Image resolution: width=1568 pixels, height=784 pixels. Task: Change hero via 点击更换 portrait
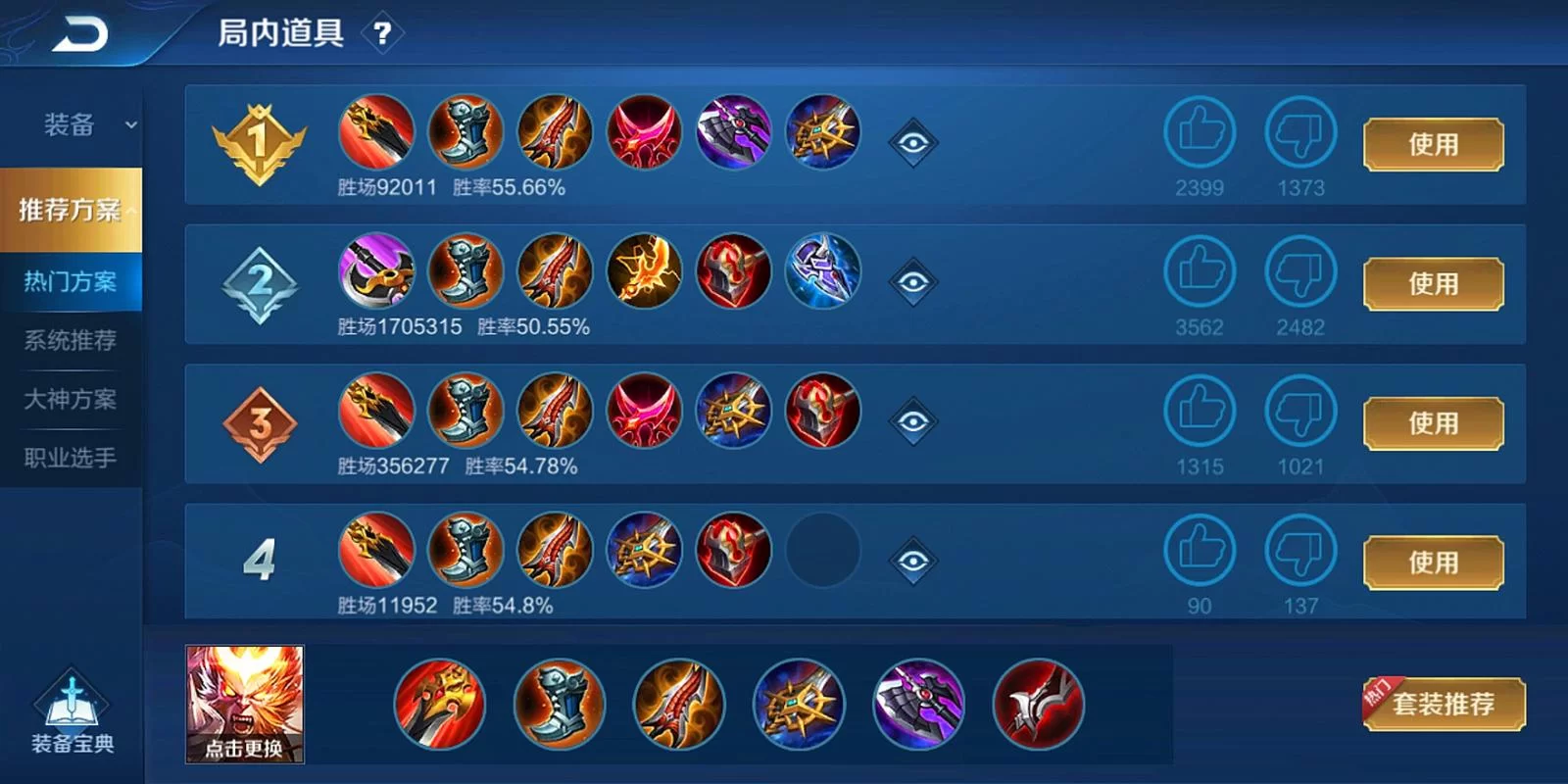(245, 704)
